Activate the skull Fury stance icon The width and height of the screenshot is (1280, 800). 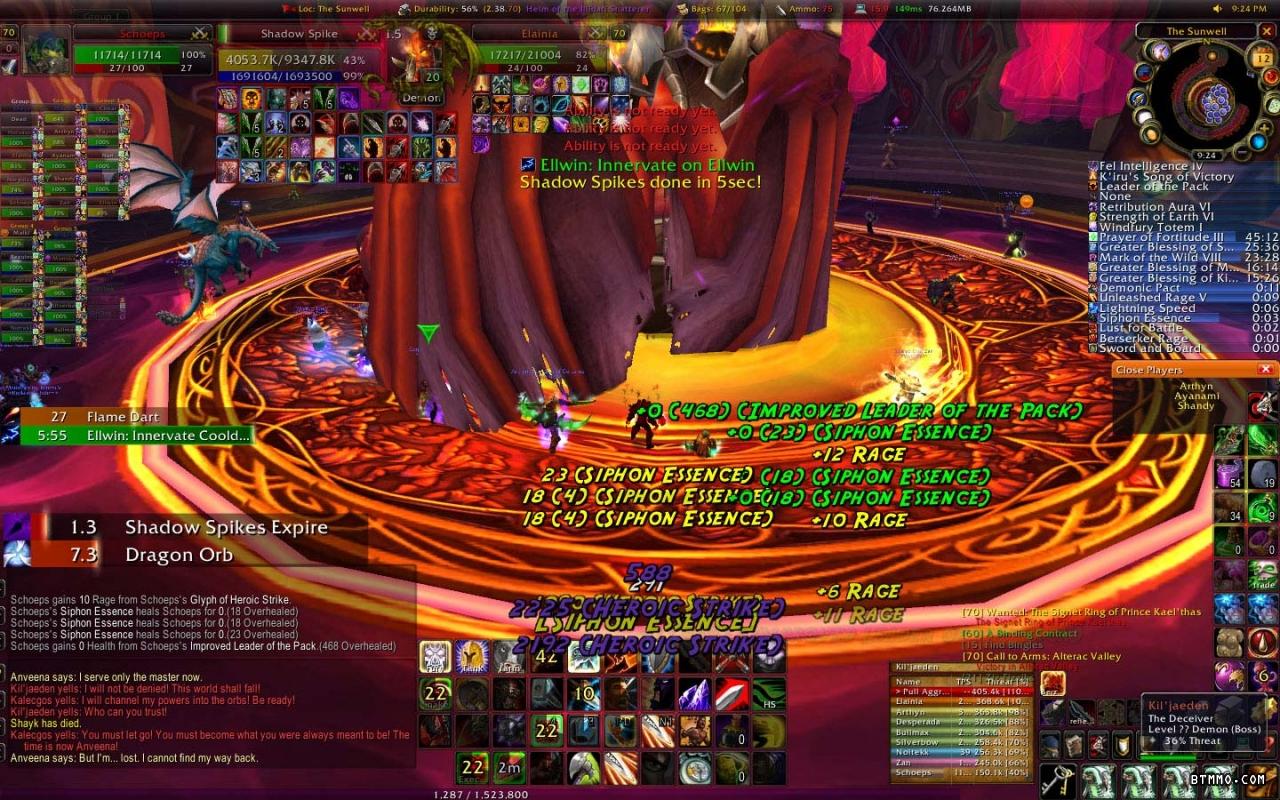pos(435,657)
